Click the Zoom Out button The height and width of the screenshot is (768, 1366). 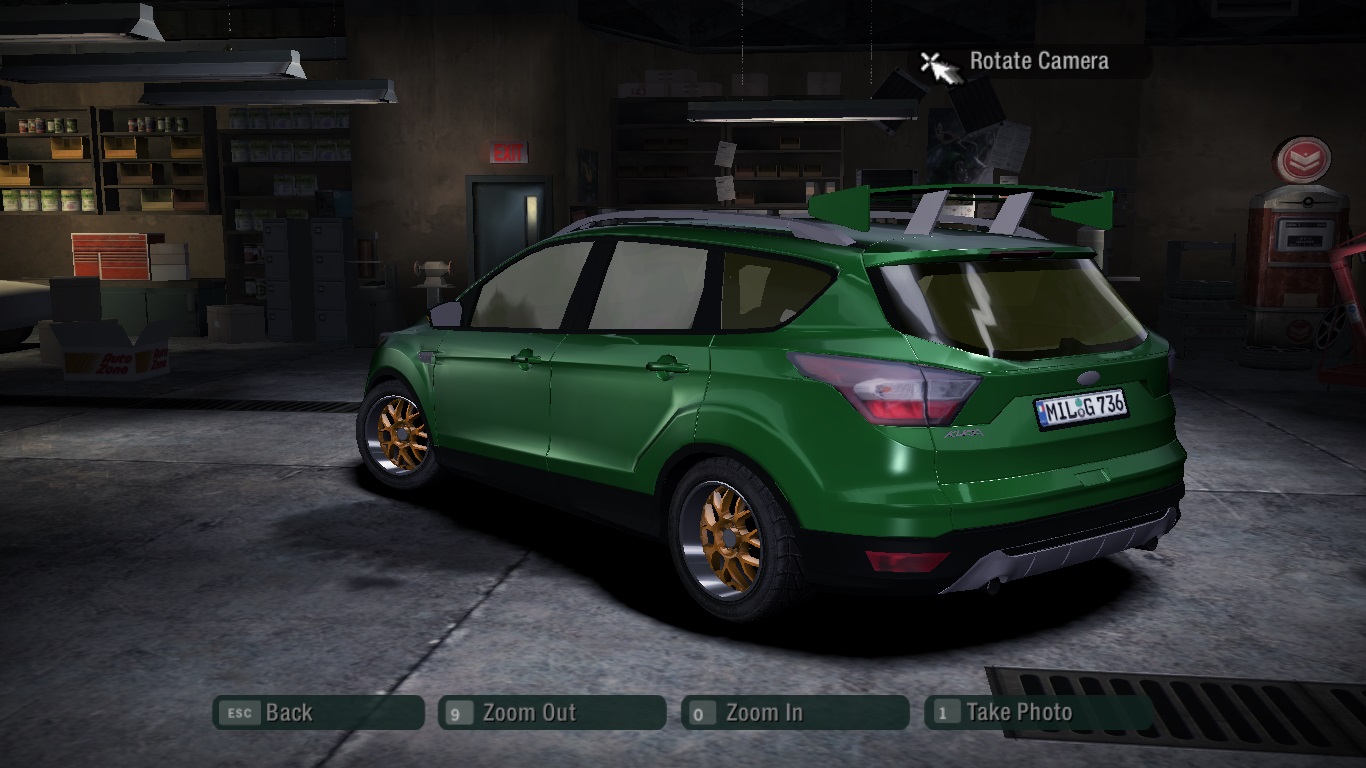tap(551, 713)
